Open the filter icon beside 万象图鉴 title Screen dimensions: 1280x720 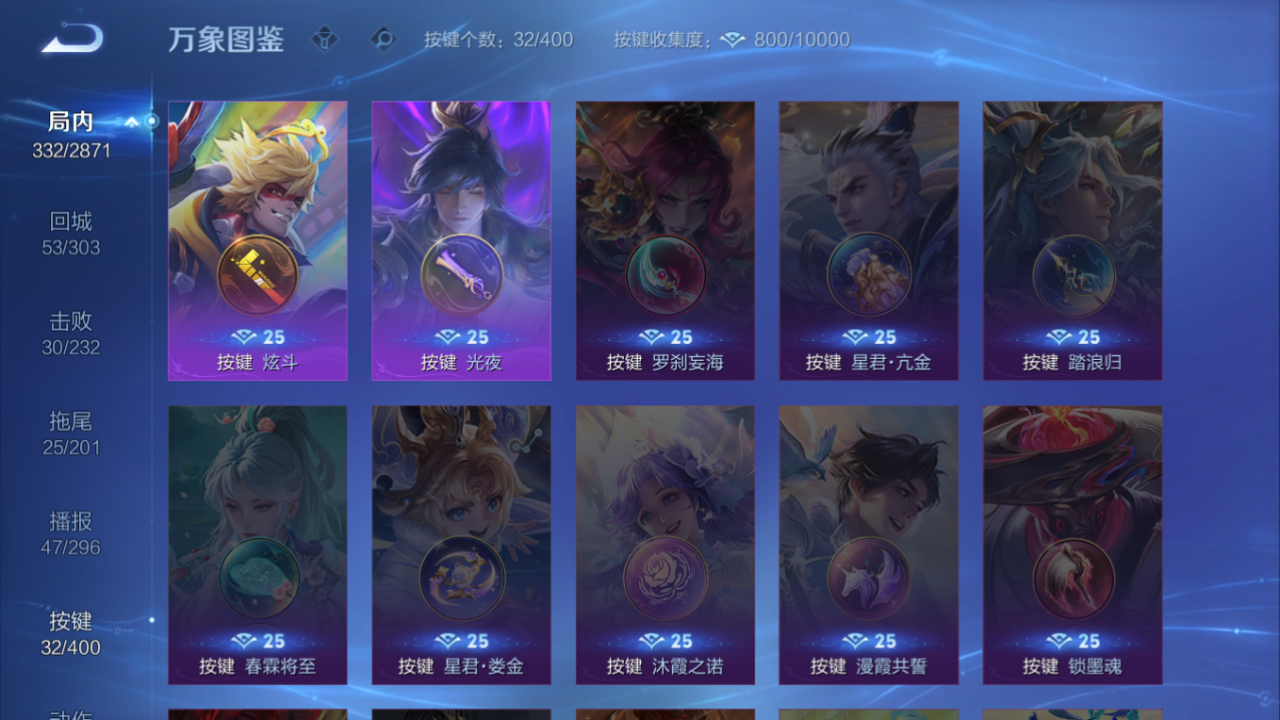(326, 40)
